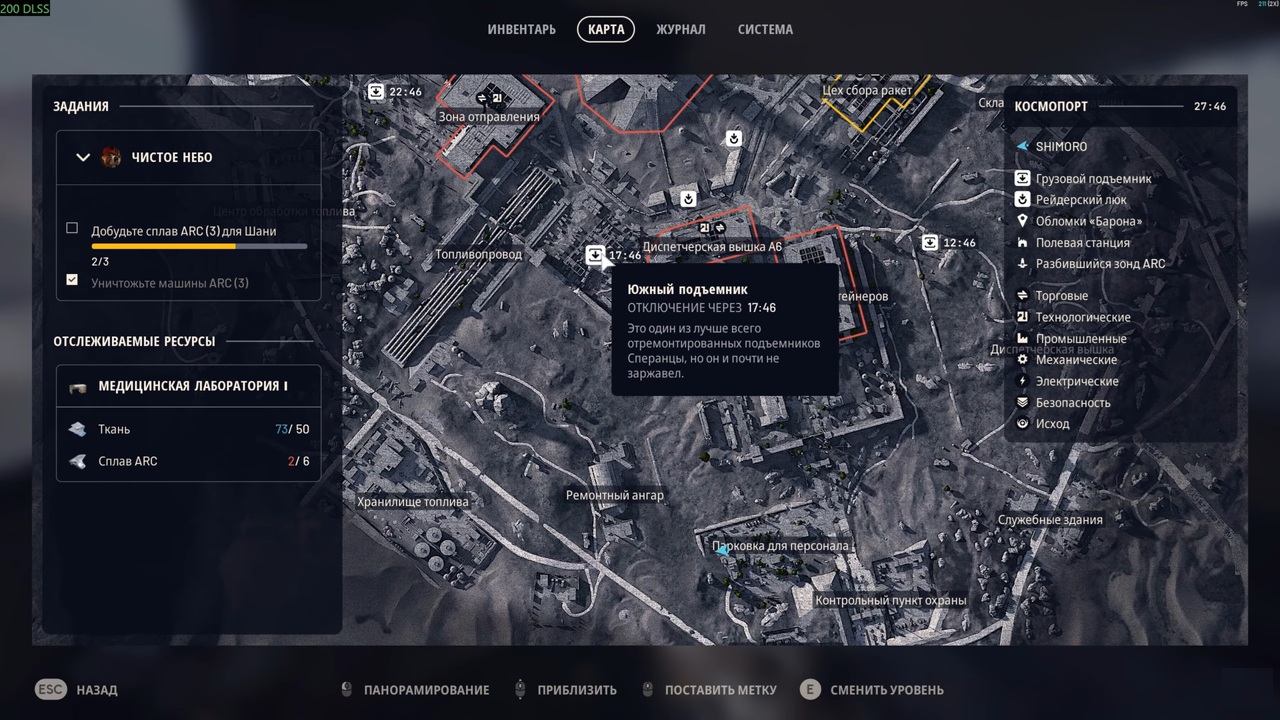This screenshot has width=1280, height=720.
Task: Click the Южный подъемник elevator marker
Action: (x=596, y=255)
